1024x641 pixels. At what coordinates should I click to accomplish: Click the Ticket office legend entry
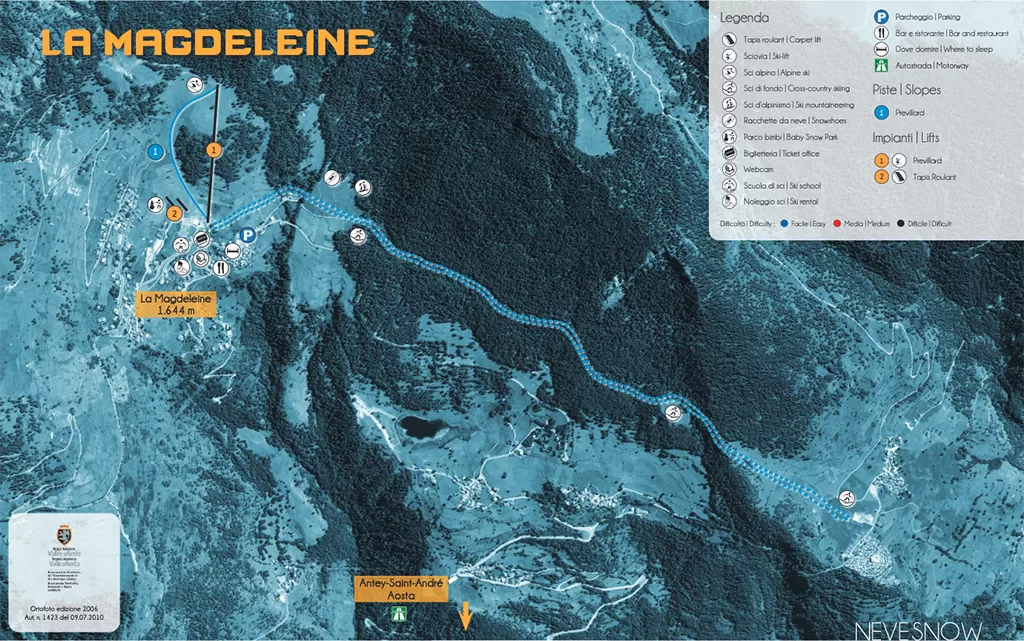coord(778,153)
